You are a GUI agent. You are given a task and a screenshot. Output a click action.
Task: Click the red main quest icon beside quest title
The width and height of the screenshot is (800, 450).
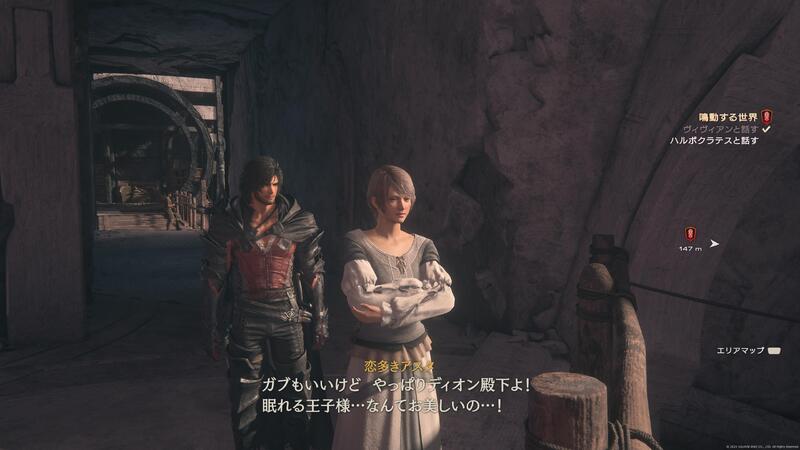click(x=767, y=117)
